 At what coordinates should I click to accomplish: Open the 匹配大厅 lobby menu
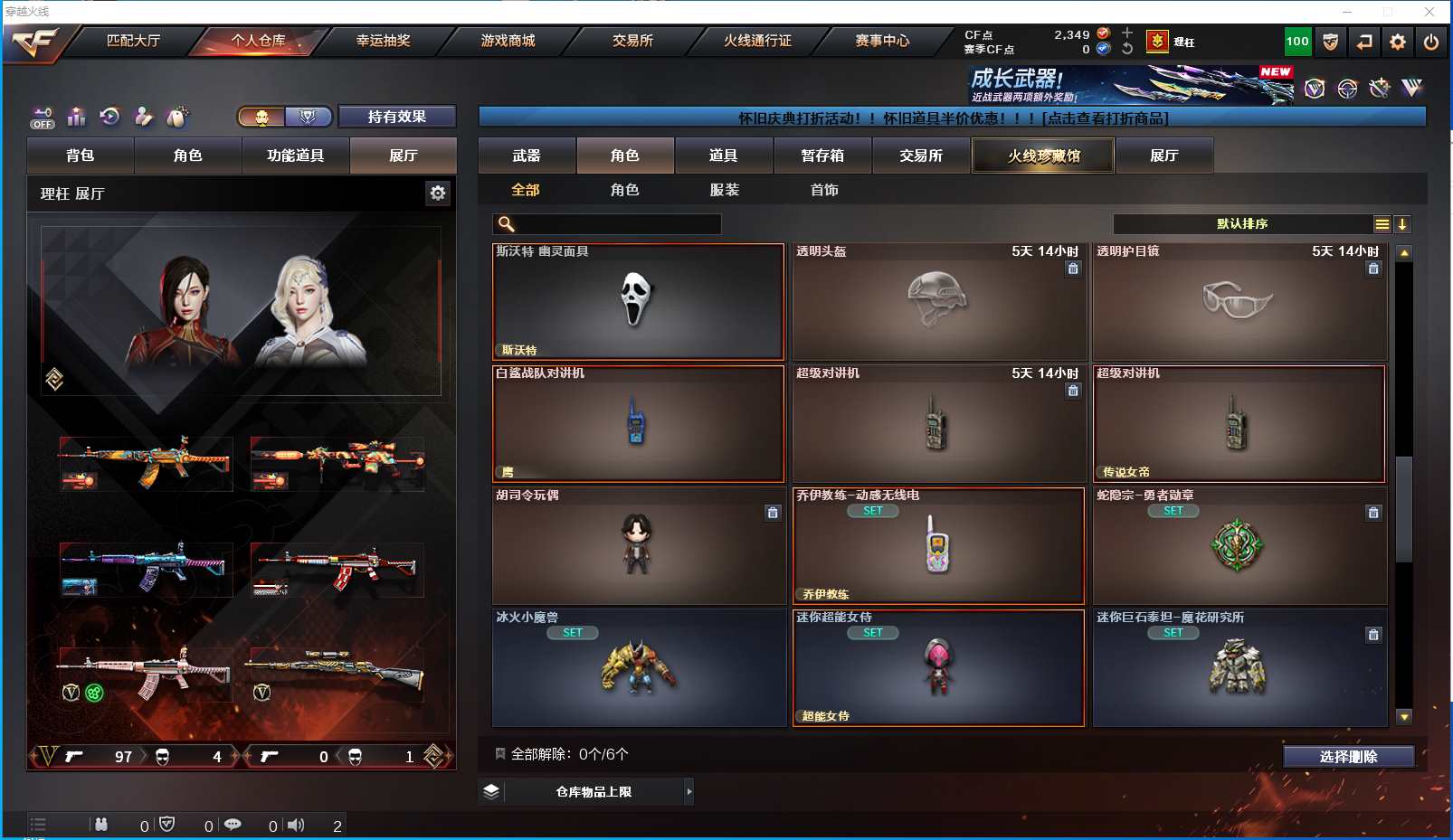pos(133,41)
